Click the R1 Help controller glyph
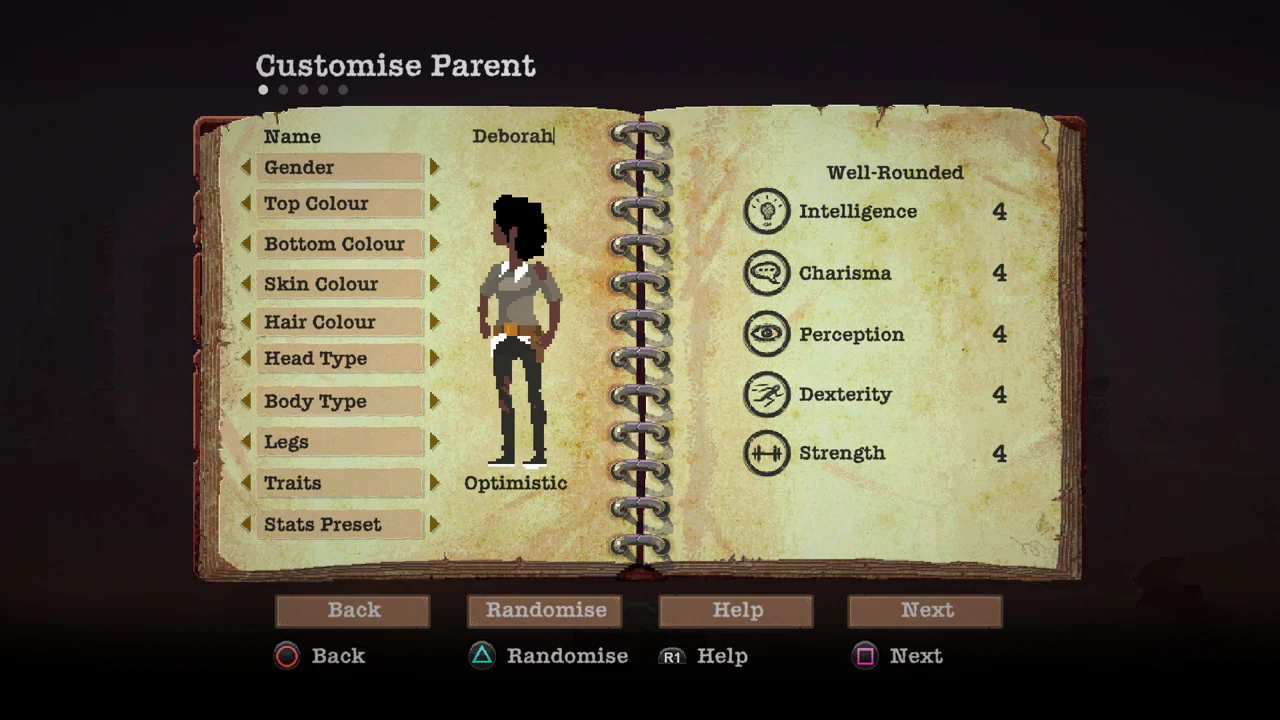 [x=672, y=657]
